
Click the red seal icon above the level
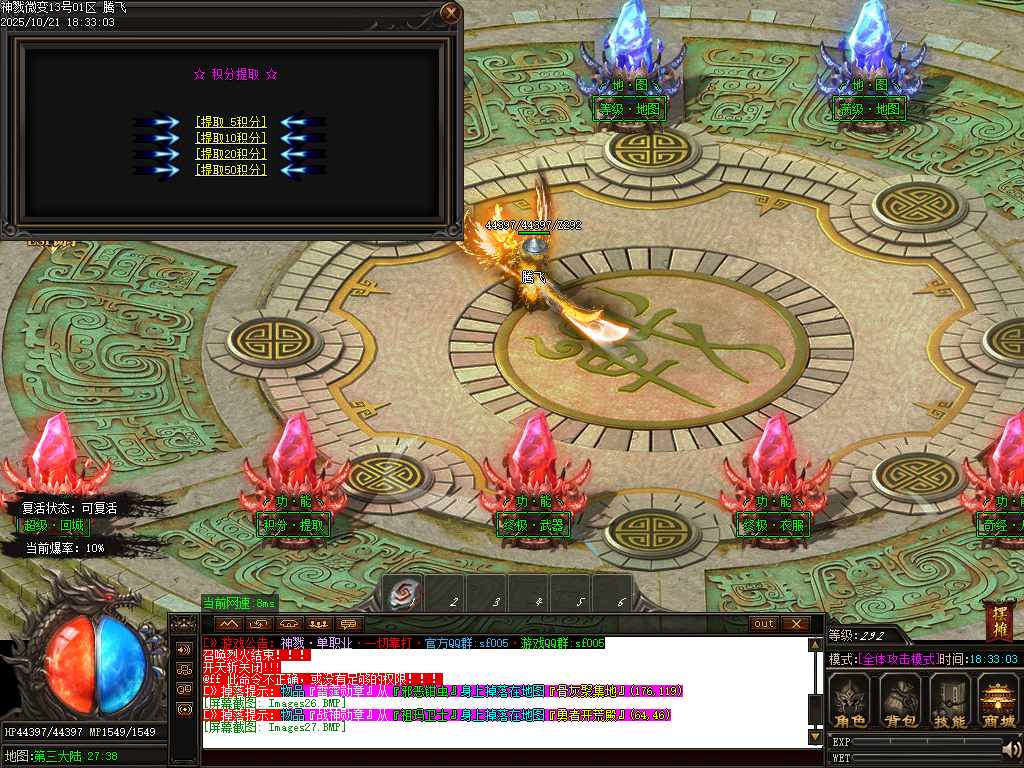pos(999,620)
